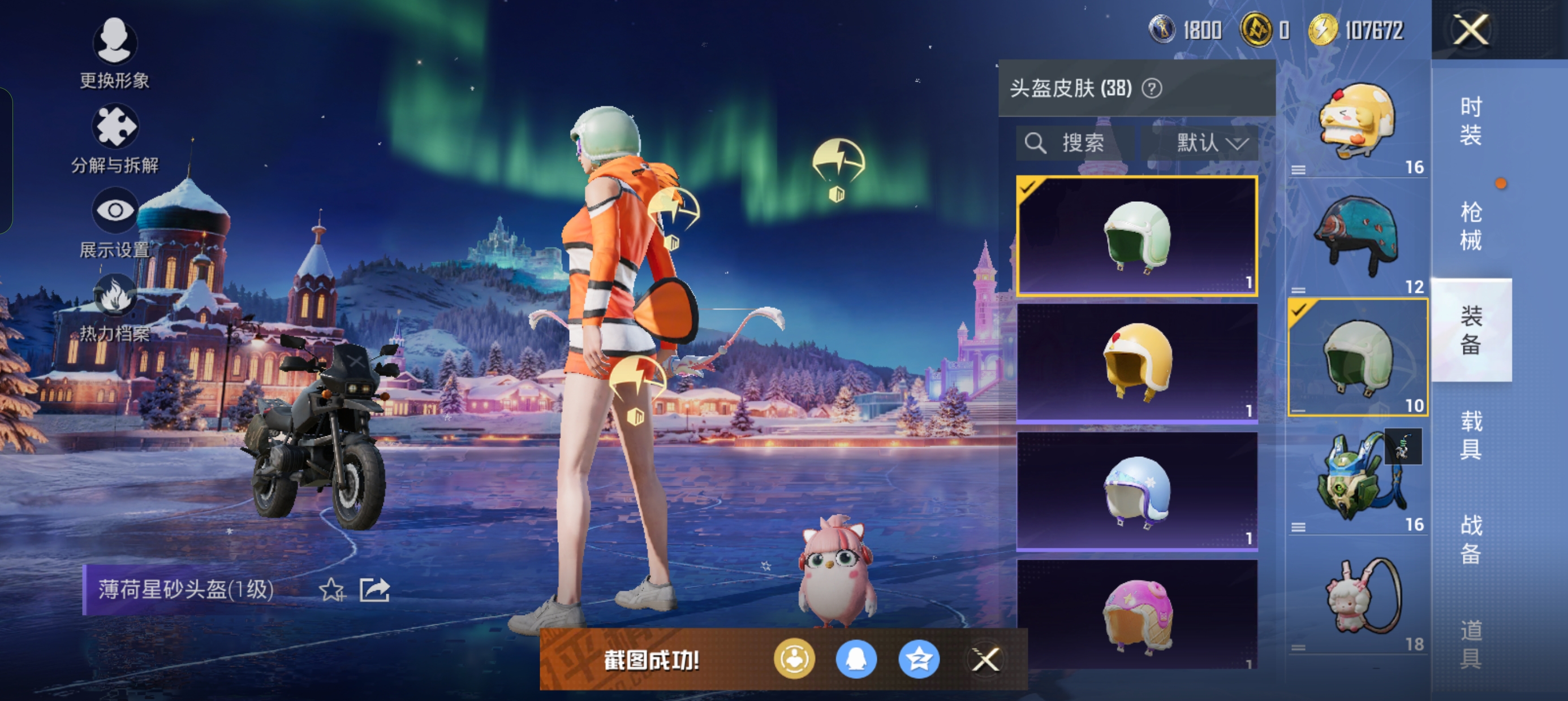Select the mint green helmet skin

[x=1136, y=236]
